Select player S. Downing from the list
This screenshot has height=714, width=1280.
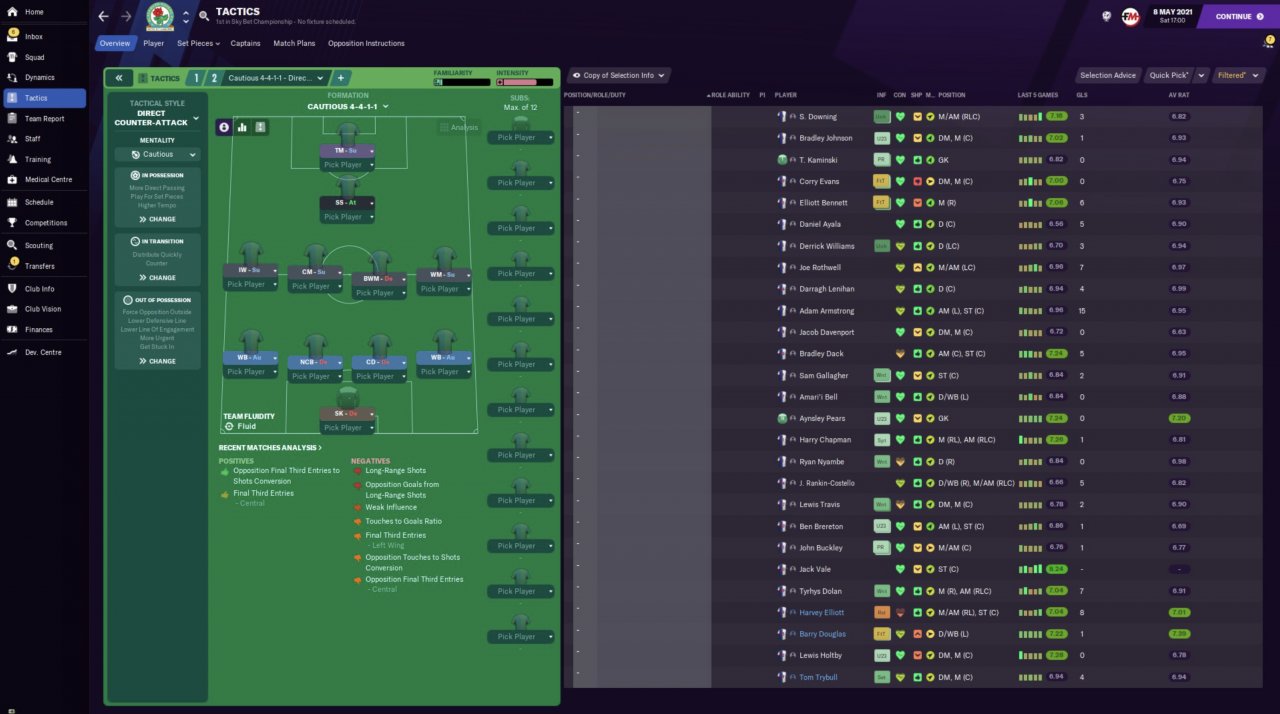click(x=817, y=116)
